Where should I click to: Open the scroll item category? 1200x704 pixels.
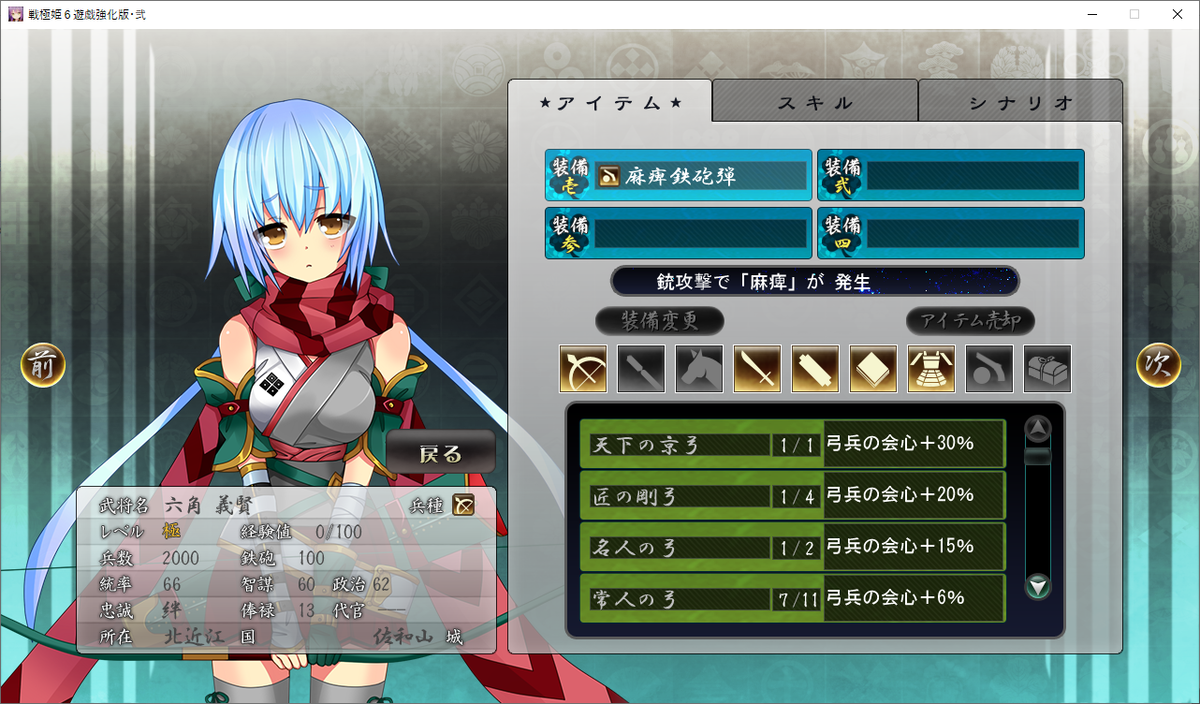[815, 369]
